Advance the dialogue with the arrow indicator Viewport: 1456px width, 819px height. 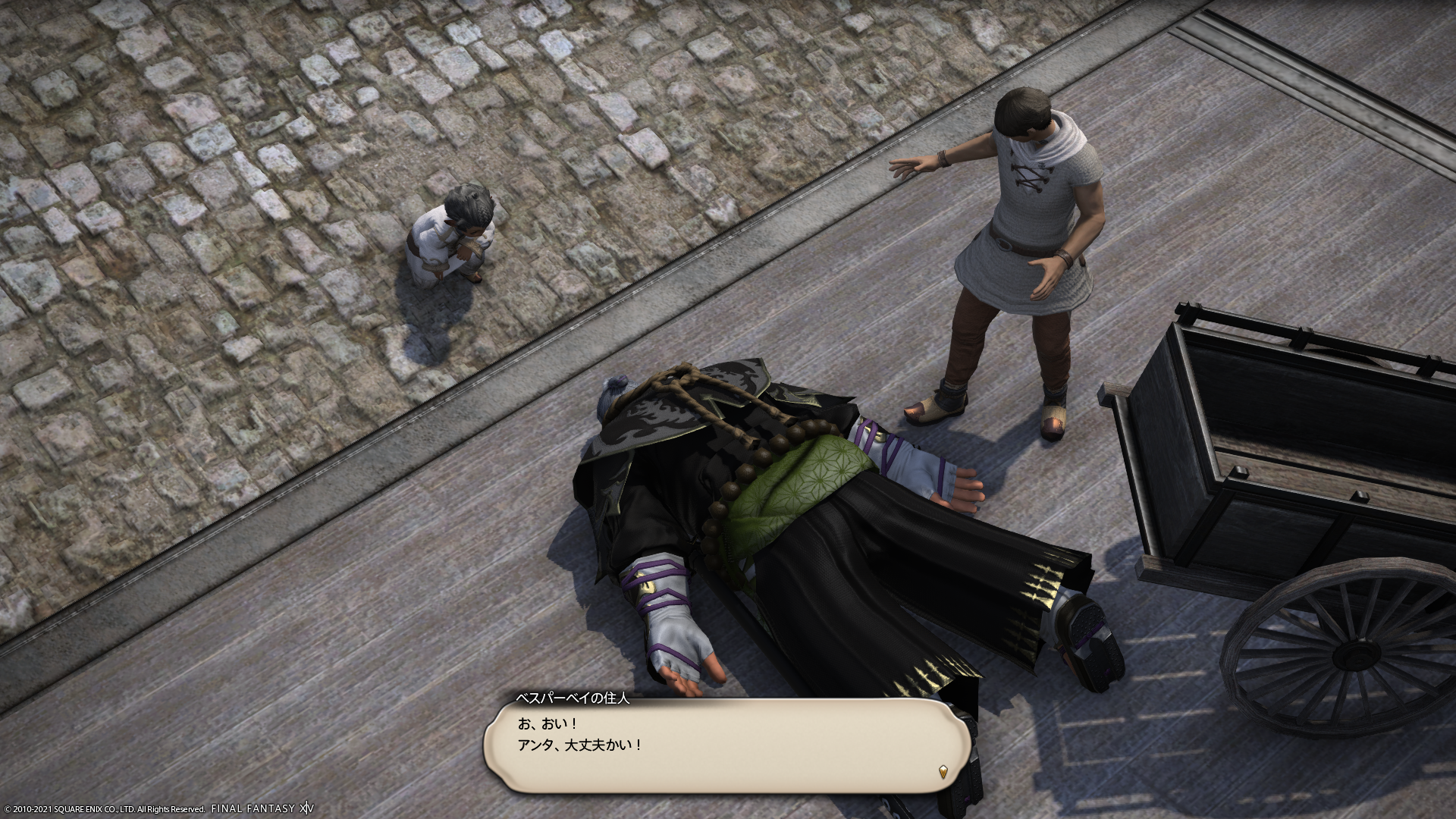943,772
